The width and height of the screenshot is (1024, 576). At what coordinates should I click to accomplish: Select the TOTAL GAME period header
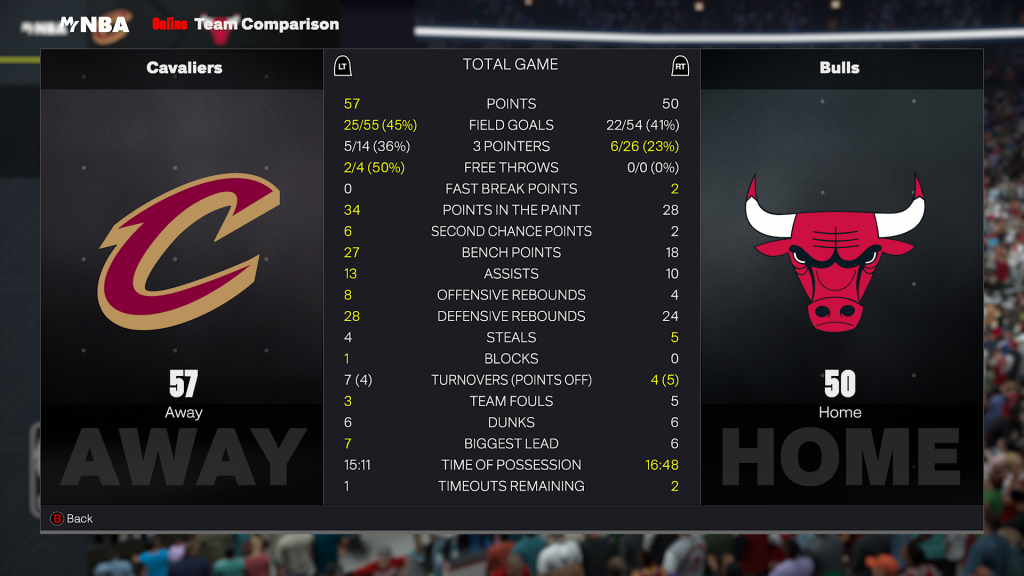pyautogui.click(x=510, y=65)
